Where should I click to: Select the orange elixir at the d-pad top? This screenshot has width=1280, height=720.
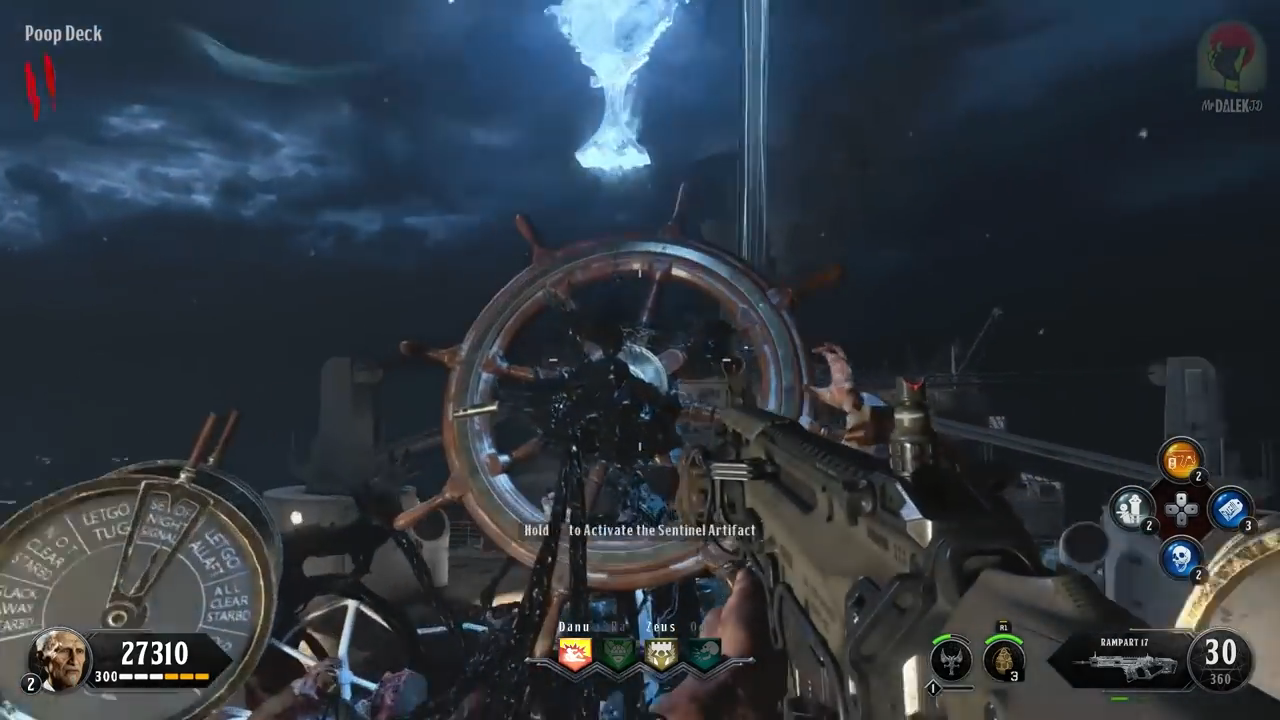tap(1180, 461)
